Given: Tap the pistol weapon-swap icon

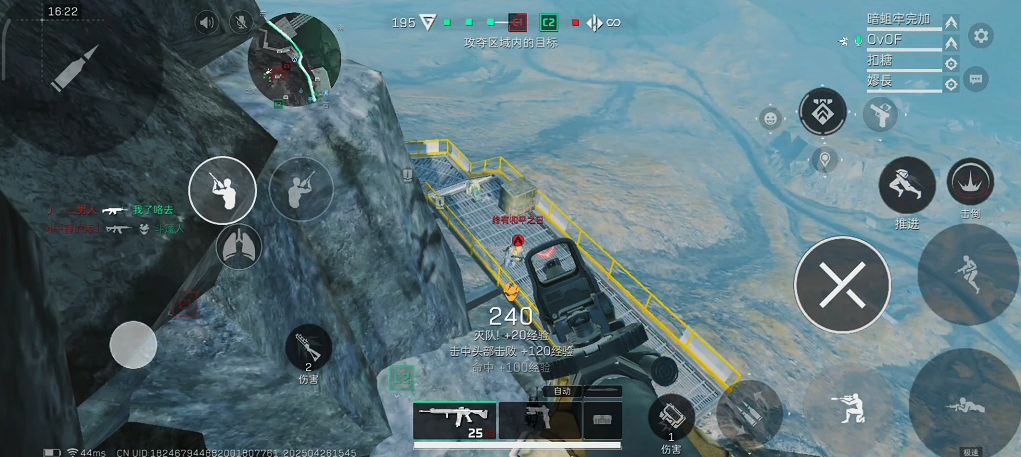Looking at the screenshot, I should click(x=880, y=114).
